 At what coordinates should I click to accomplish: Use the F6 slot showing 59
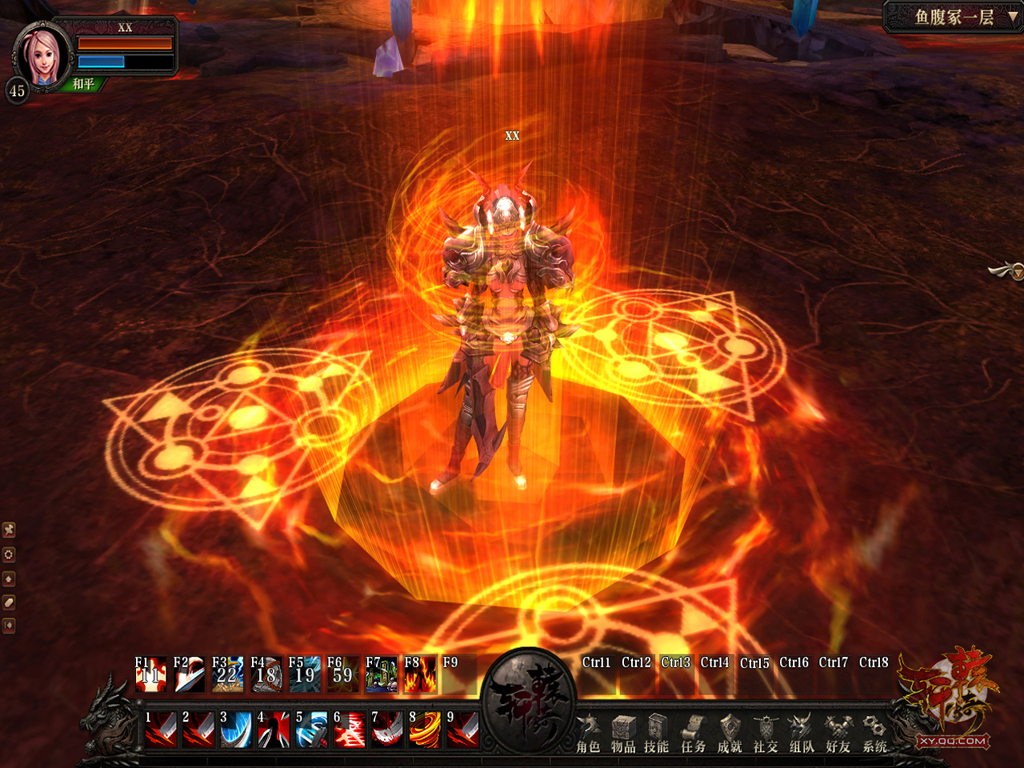(x=344, y=675)
